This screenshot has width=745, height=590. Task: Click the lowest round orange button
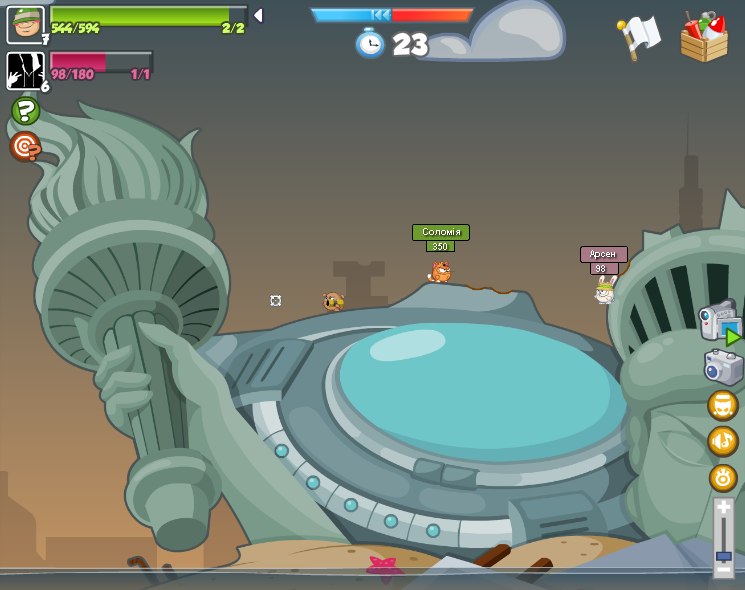tap(723, 477)
